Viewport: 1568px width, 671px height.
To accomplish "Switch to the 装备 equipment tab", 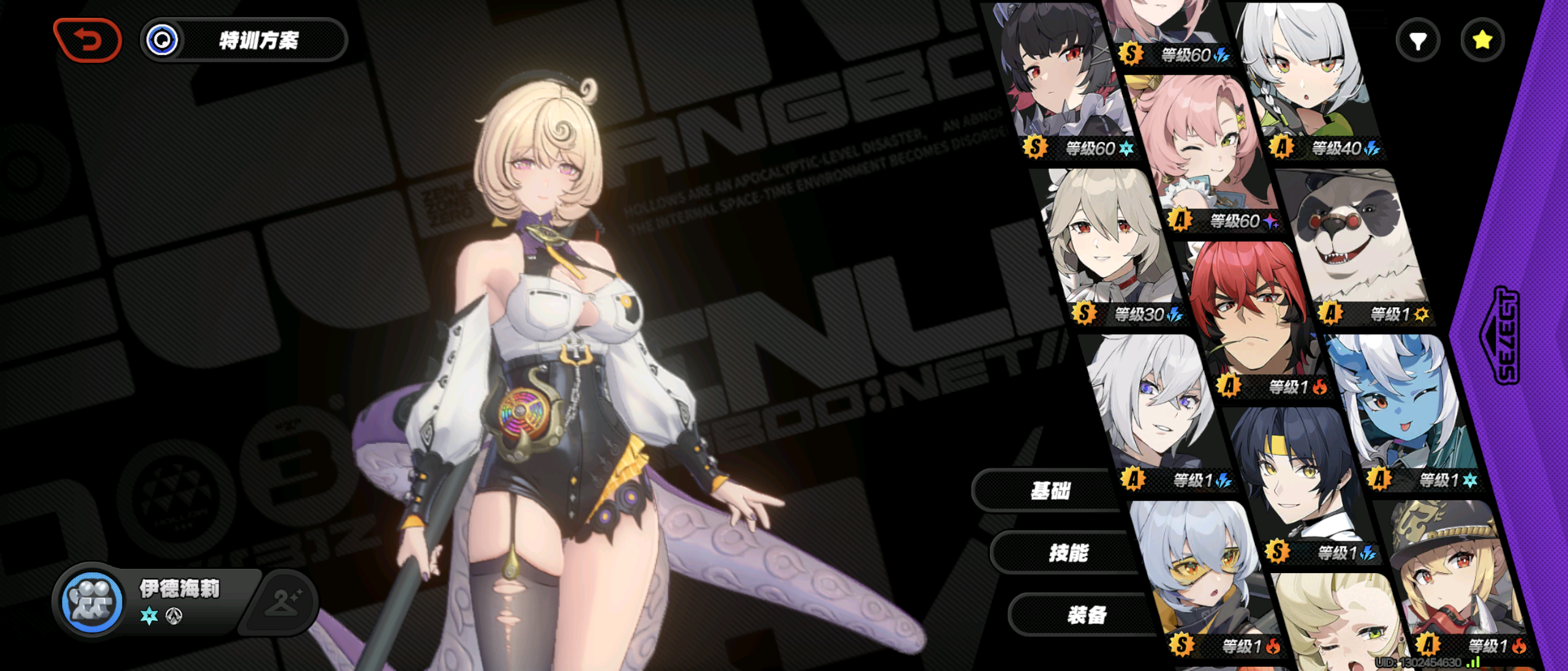I will click(x=1087, y=615).
